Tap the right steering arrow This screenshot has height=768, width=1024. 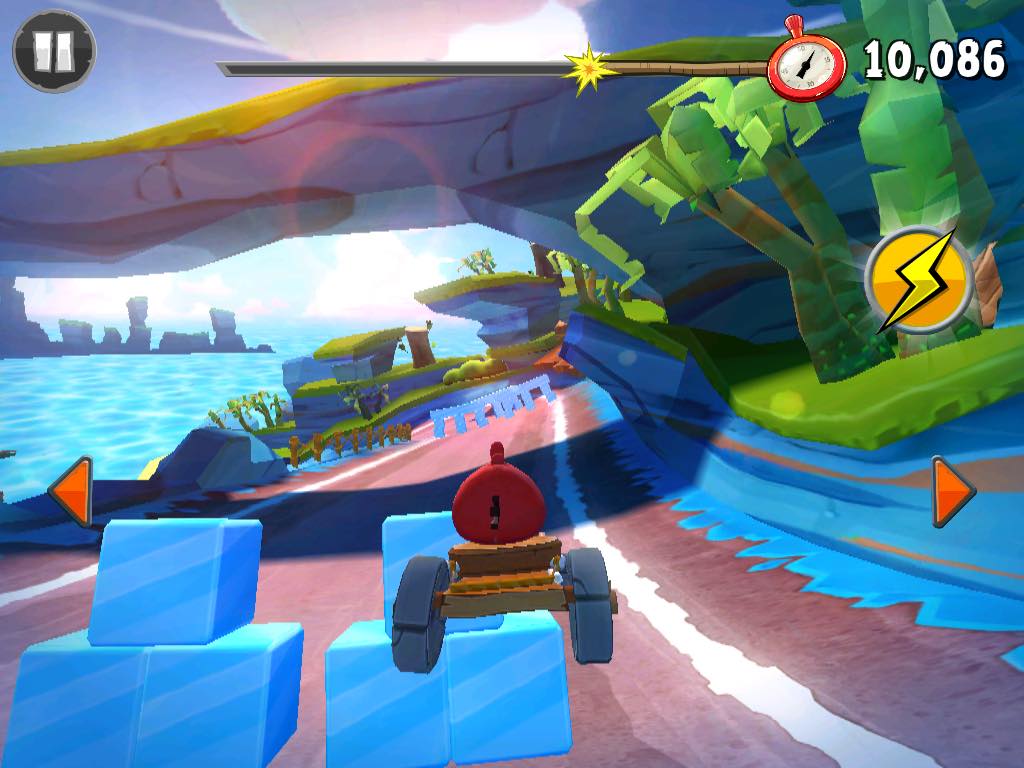pos(951,491)
